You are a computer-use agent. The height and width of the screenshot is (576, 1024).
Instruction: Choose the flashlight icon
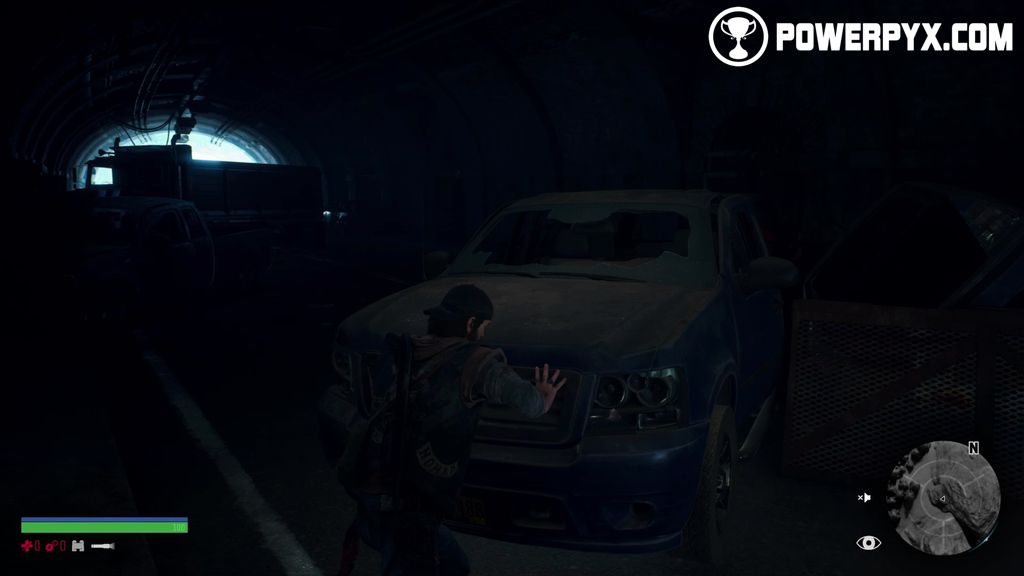[x=102, y=546]
